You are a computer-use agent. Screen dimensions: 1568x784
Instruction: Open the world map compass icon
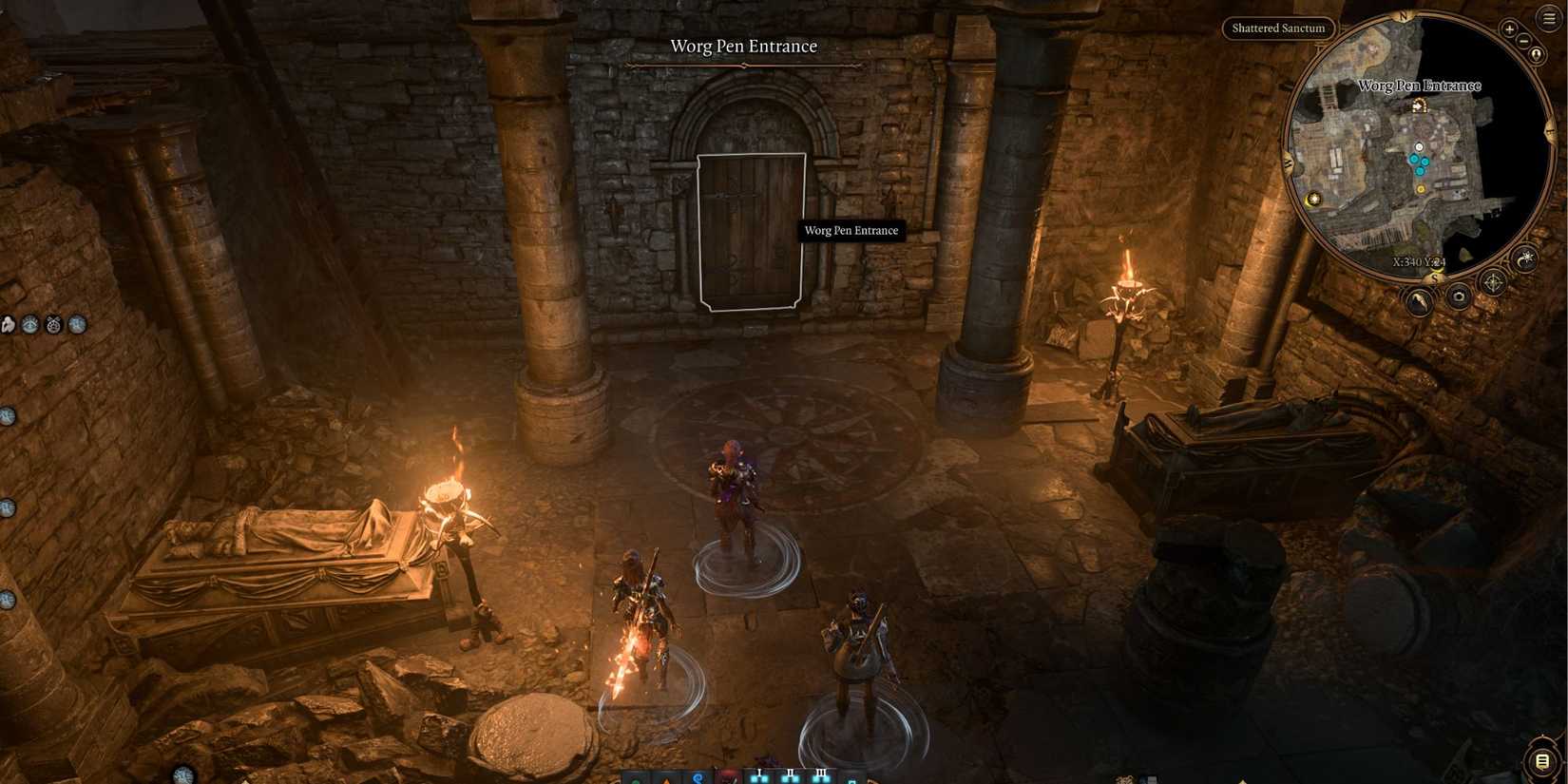(x=1492, y=282)
